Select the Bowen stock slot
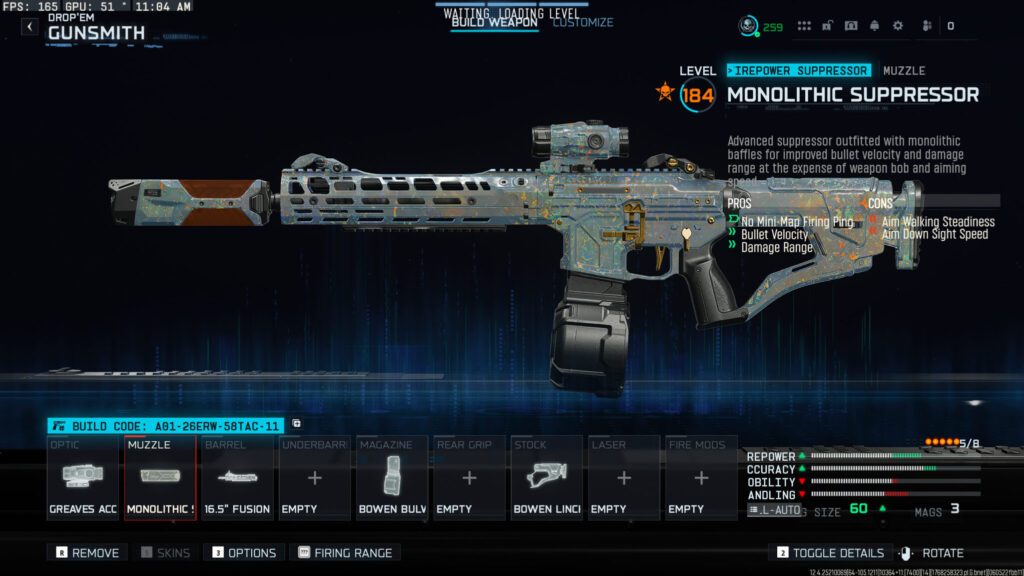The width and height of the screenshot is (1024, 576). tap(546, 478)
